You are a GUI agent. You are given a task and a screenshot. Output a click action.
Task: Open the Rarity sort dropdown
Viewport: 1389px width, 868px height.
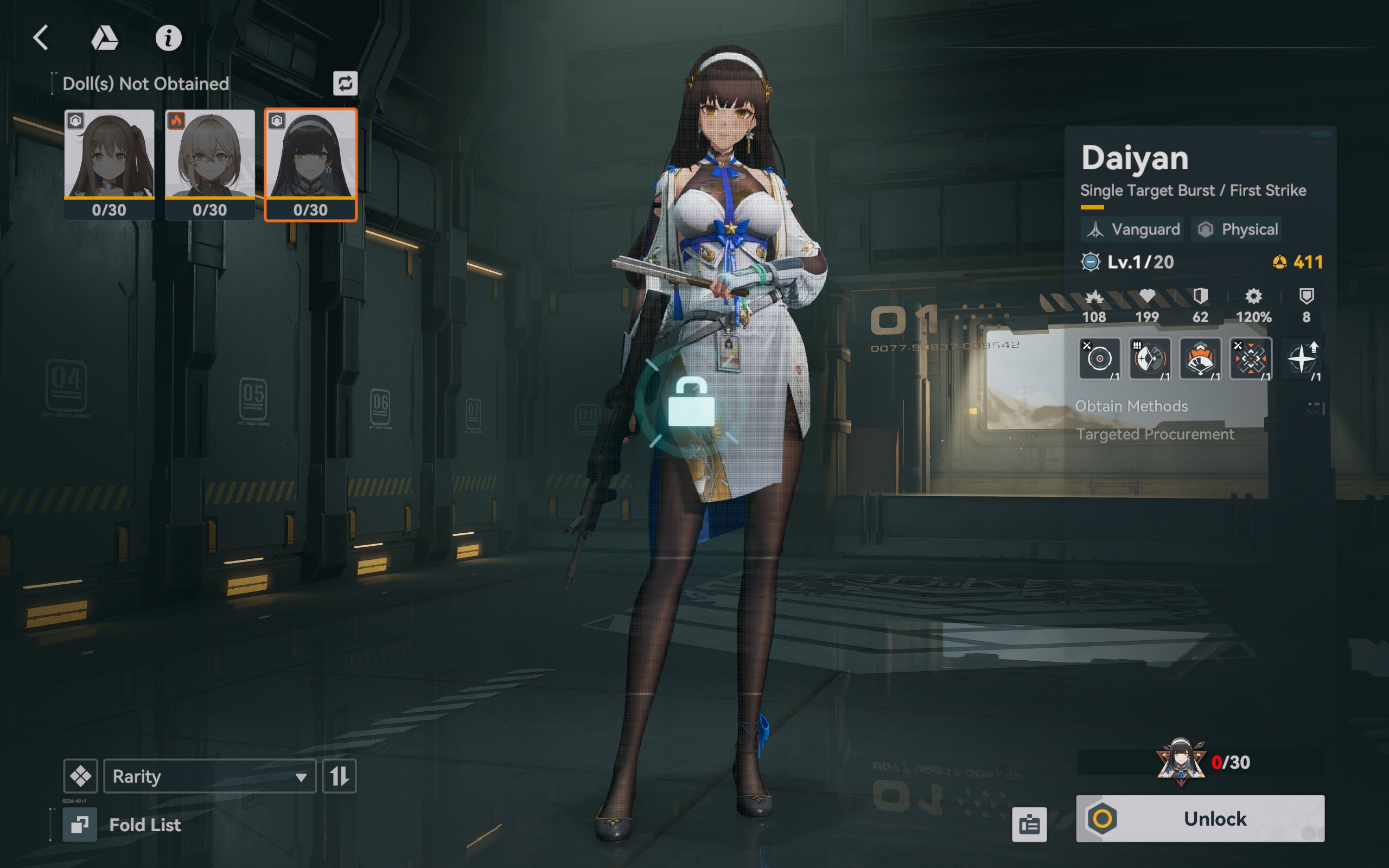[209, 776]
